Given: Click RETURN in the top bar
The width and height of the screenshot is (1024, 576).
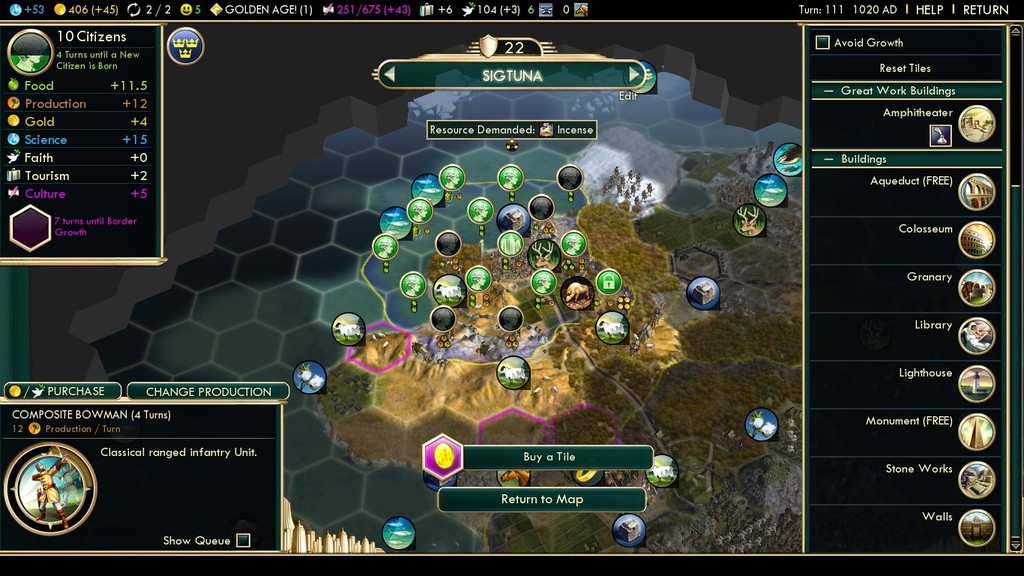Looking at the screenshot, I should point(985,10).
